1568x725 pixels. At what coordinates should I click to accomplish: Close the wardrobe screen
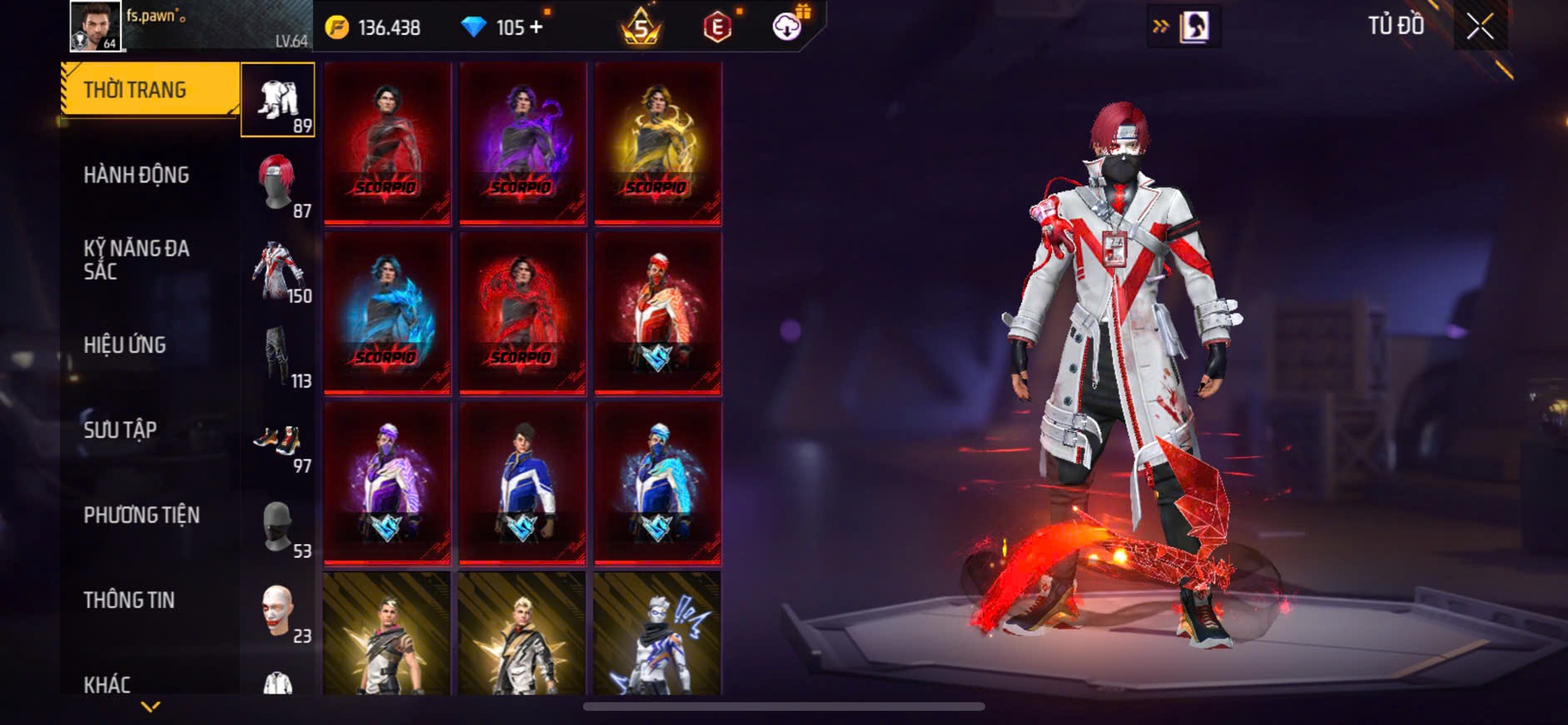[x=1480, y=27]
